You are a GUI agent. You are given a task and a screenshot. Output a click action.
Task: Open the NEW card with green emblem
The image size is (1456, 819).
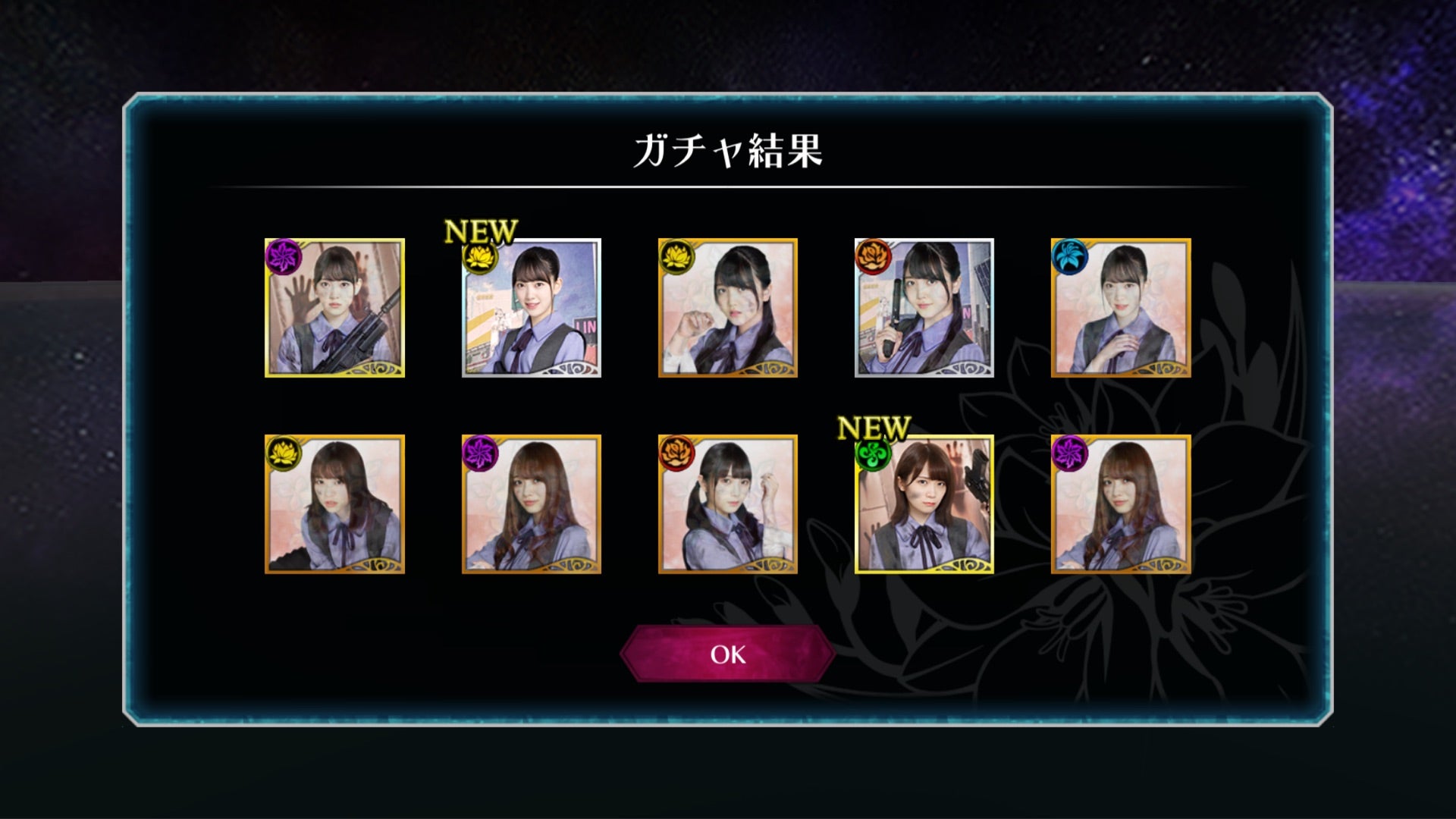(924, 504)
